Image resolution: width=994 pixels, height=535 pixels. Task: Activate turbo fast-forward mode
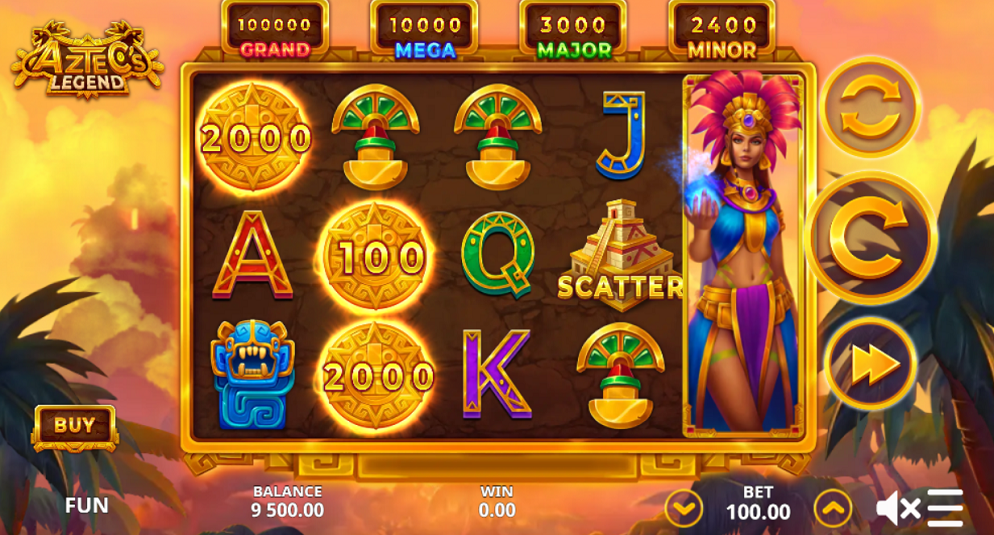870,364
